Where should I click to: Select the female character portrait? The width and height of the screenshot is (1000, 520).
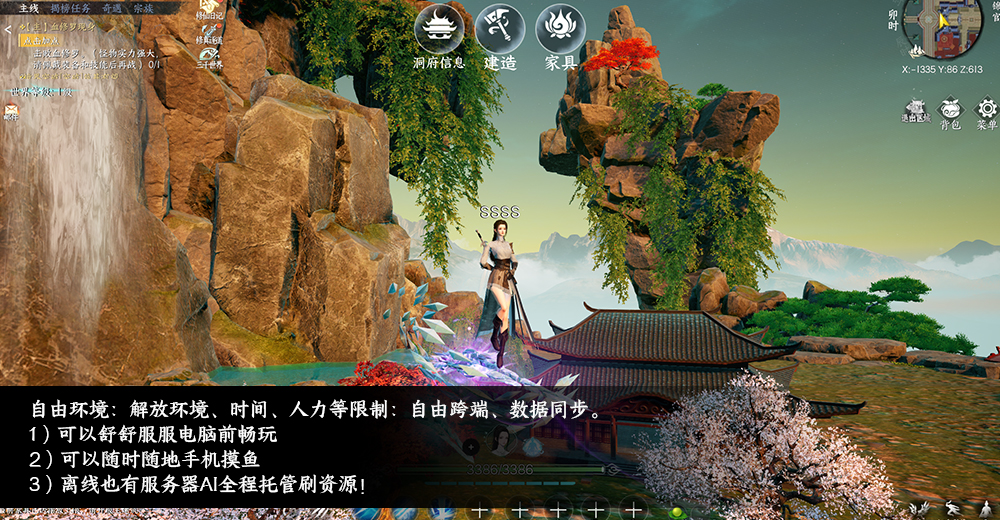click(x=501, y=442)
